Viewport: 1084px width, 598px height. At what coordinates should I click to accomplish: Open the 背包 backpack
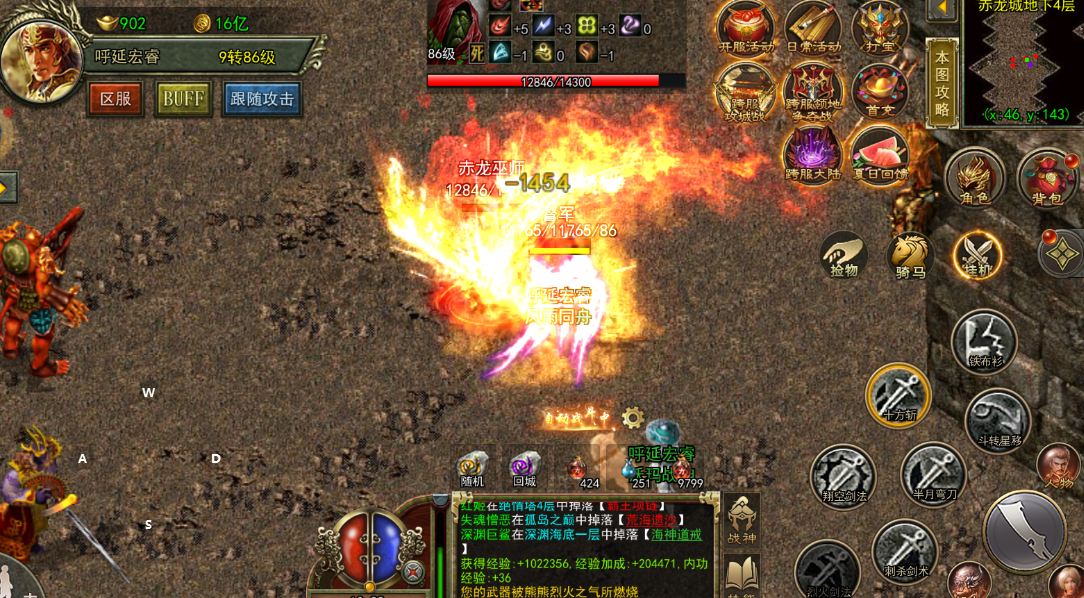[x=1046, y=178]
